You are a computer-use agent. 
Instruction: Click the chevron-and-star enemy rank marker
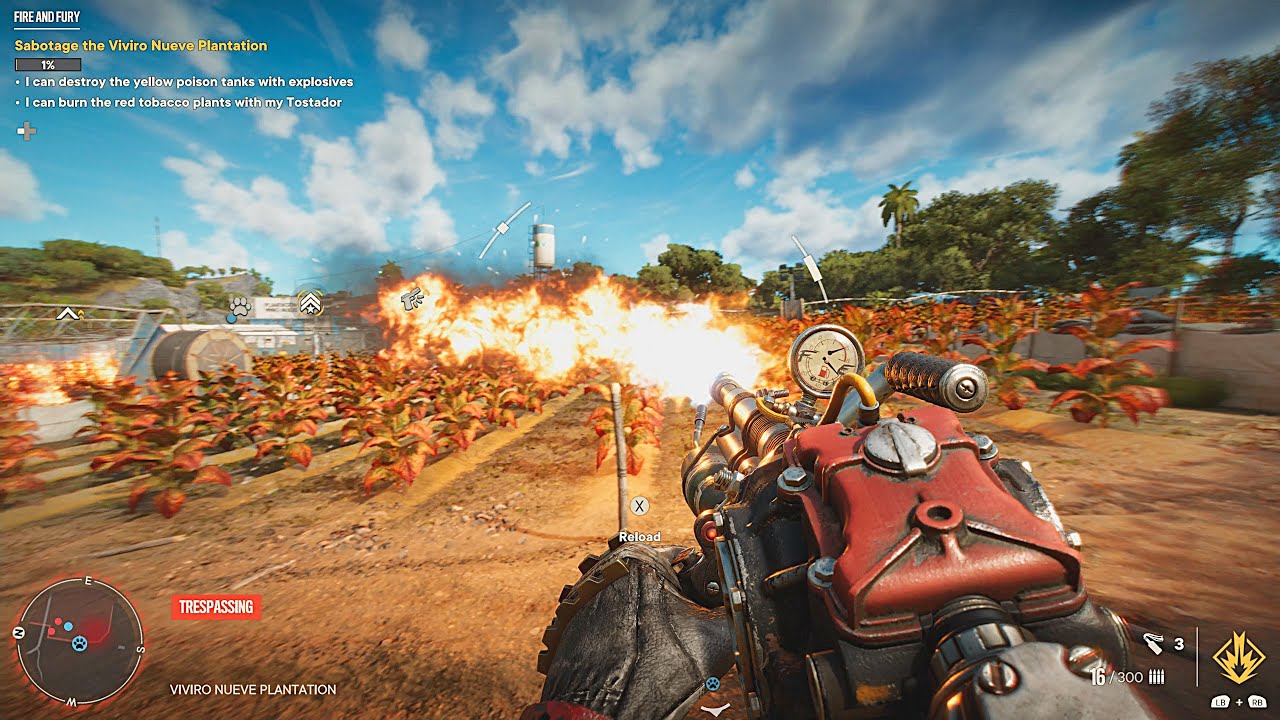pyautogui.click(x=310, y=302)
